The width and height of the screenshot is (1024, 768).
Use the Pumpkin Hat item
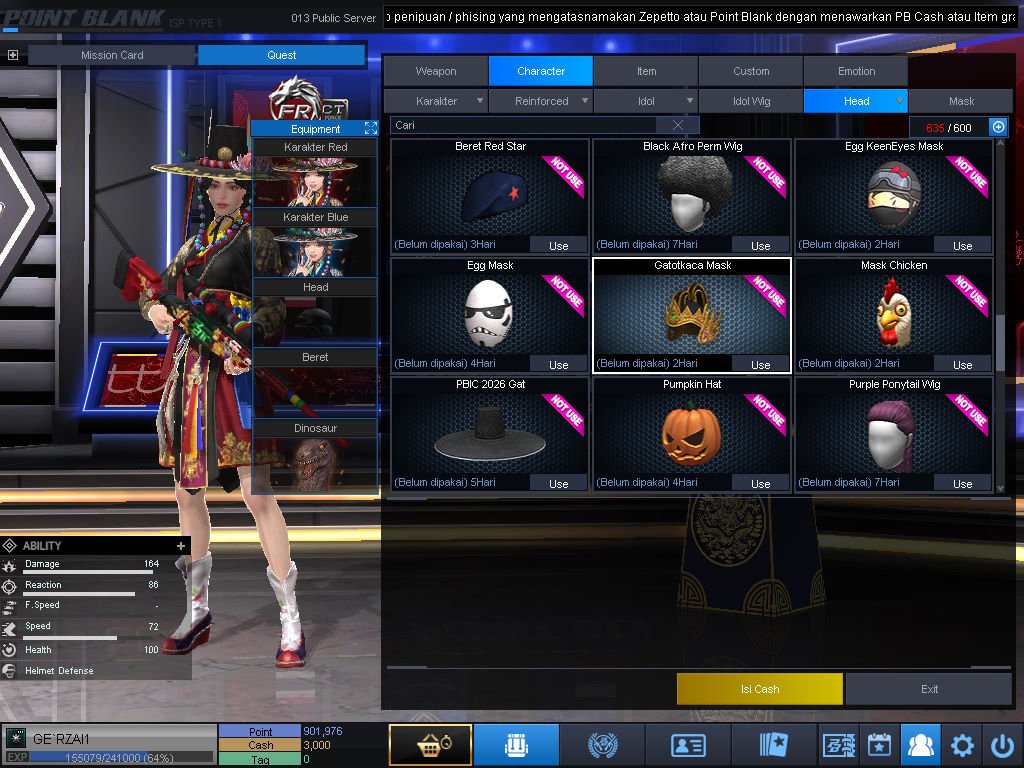pos(760,483)
